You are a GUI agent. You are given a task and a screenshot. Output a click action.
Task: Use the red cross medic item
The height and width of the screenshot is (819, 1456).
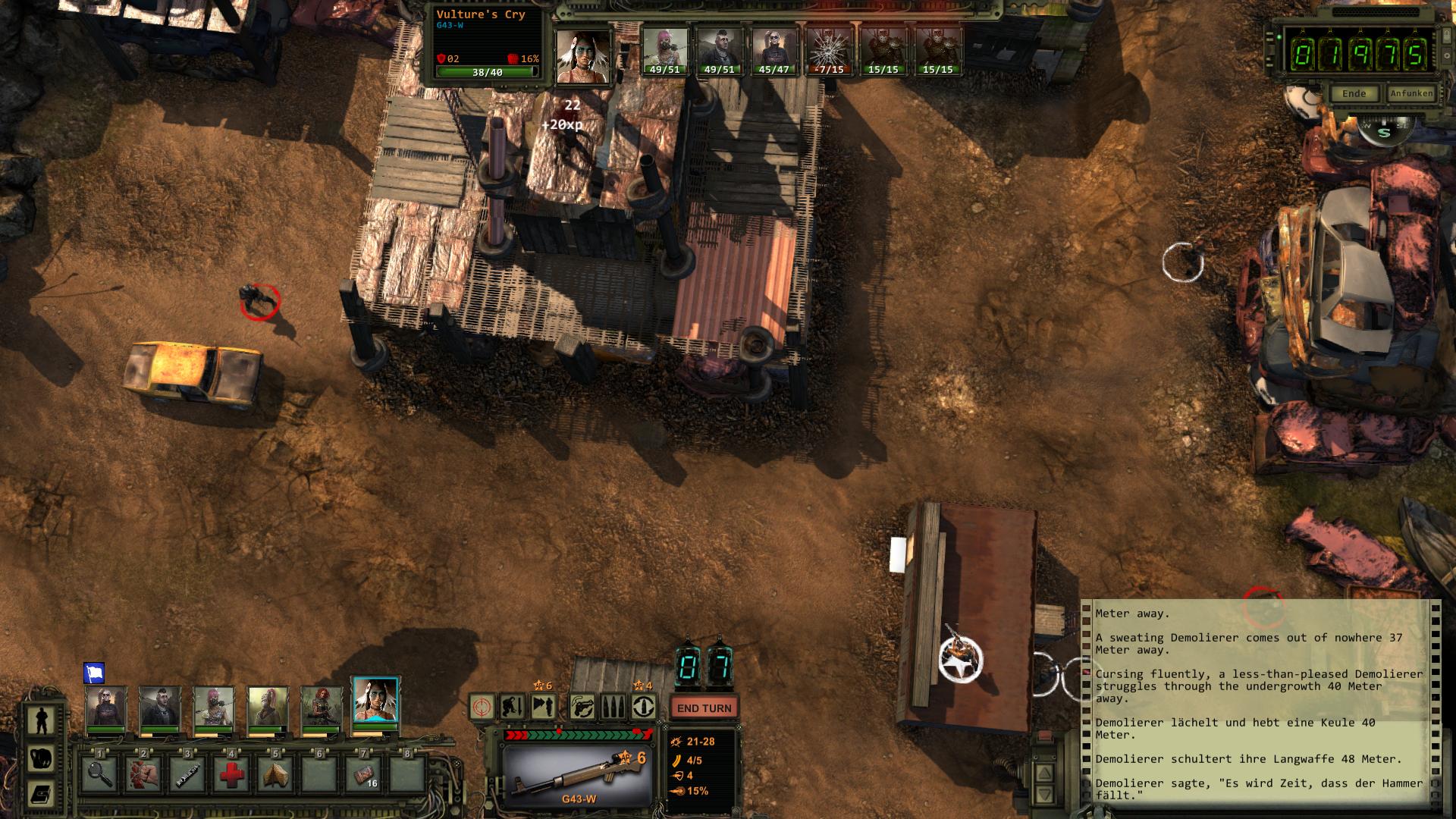click(231, 774)
